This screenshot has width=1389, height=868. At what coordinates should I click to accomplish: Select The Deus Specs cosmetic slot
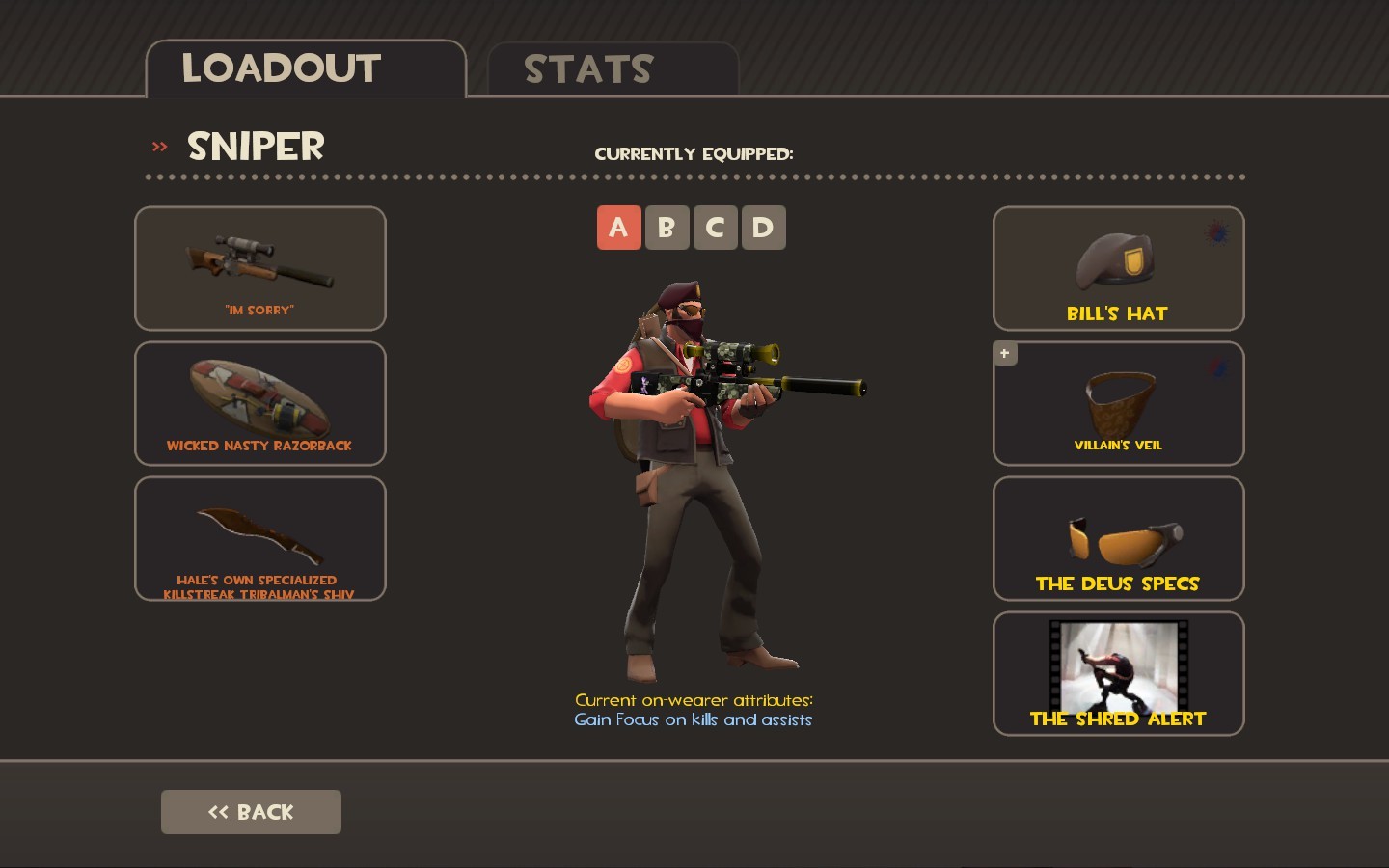(1117, 538)
